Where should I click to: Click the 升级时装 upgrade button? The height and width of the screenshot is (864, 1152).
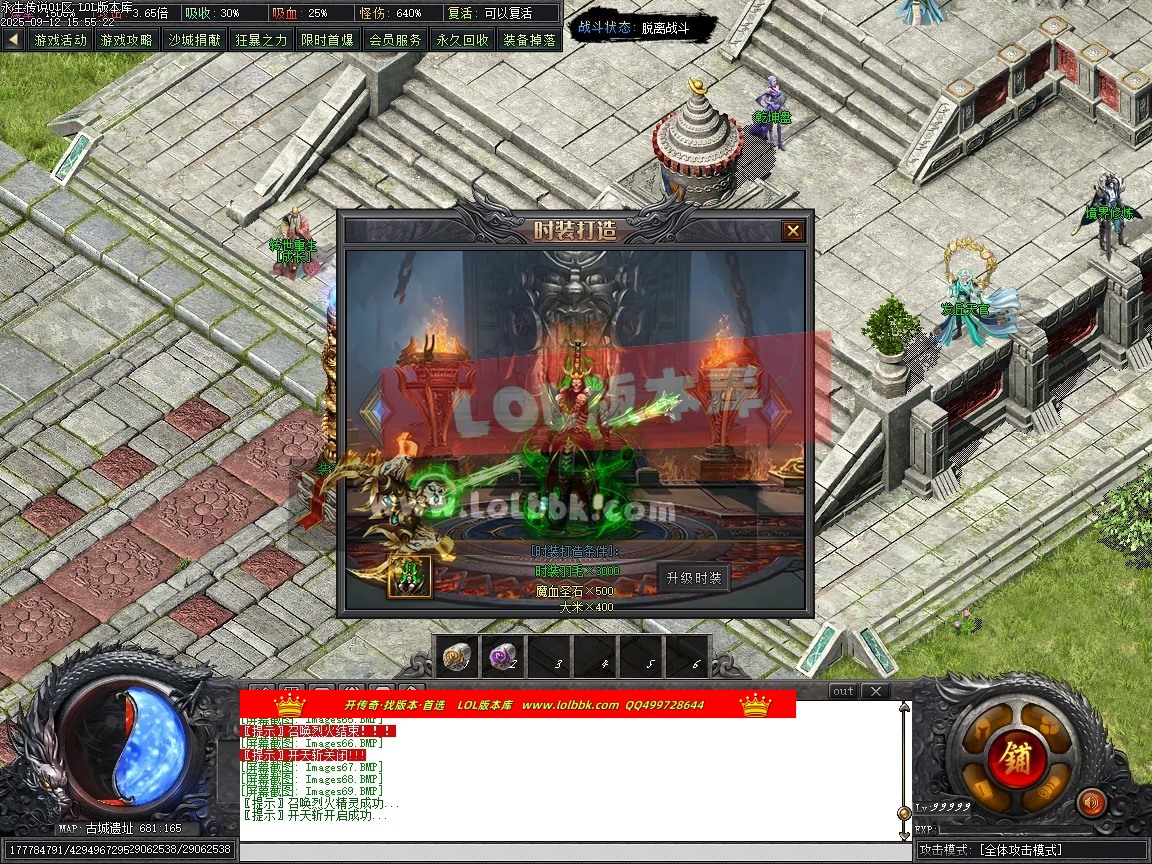click(693, 578)
